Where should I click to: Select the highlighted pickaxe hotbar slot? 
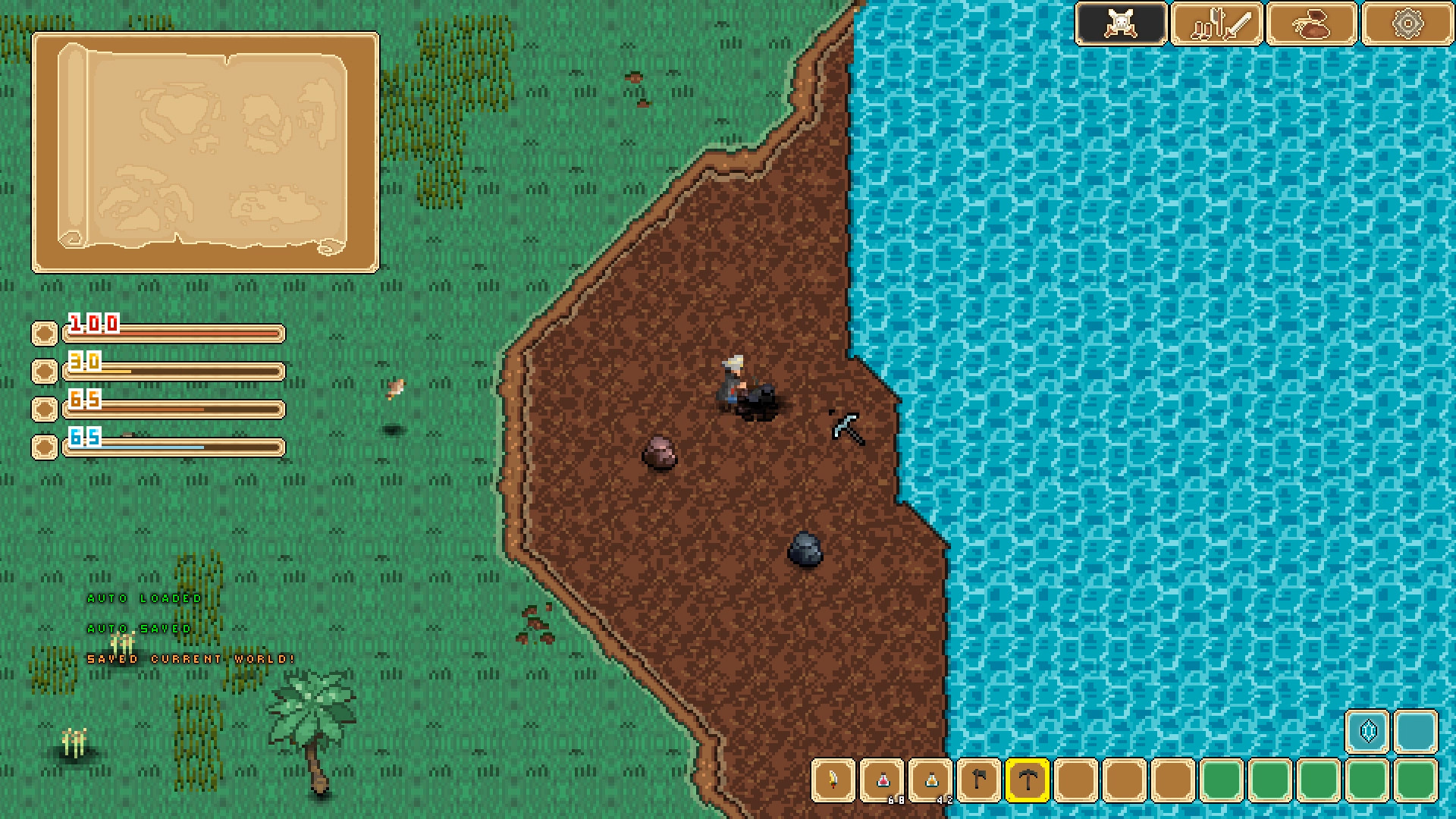tap(1028, 780)
